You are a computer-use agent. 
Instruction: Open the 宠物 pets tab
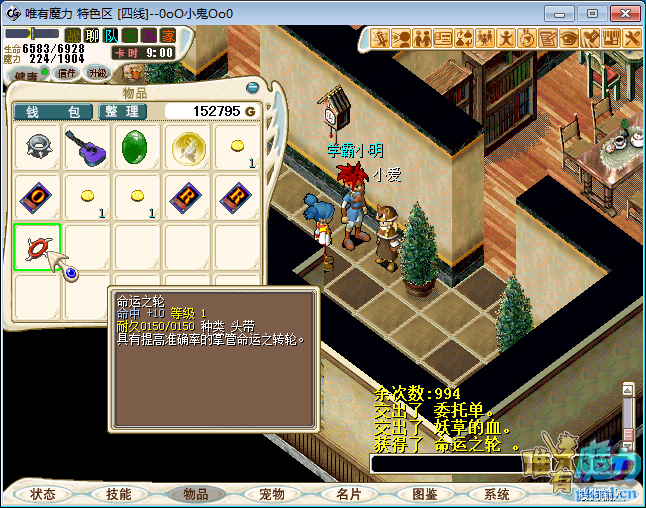tap(272, 494)
